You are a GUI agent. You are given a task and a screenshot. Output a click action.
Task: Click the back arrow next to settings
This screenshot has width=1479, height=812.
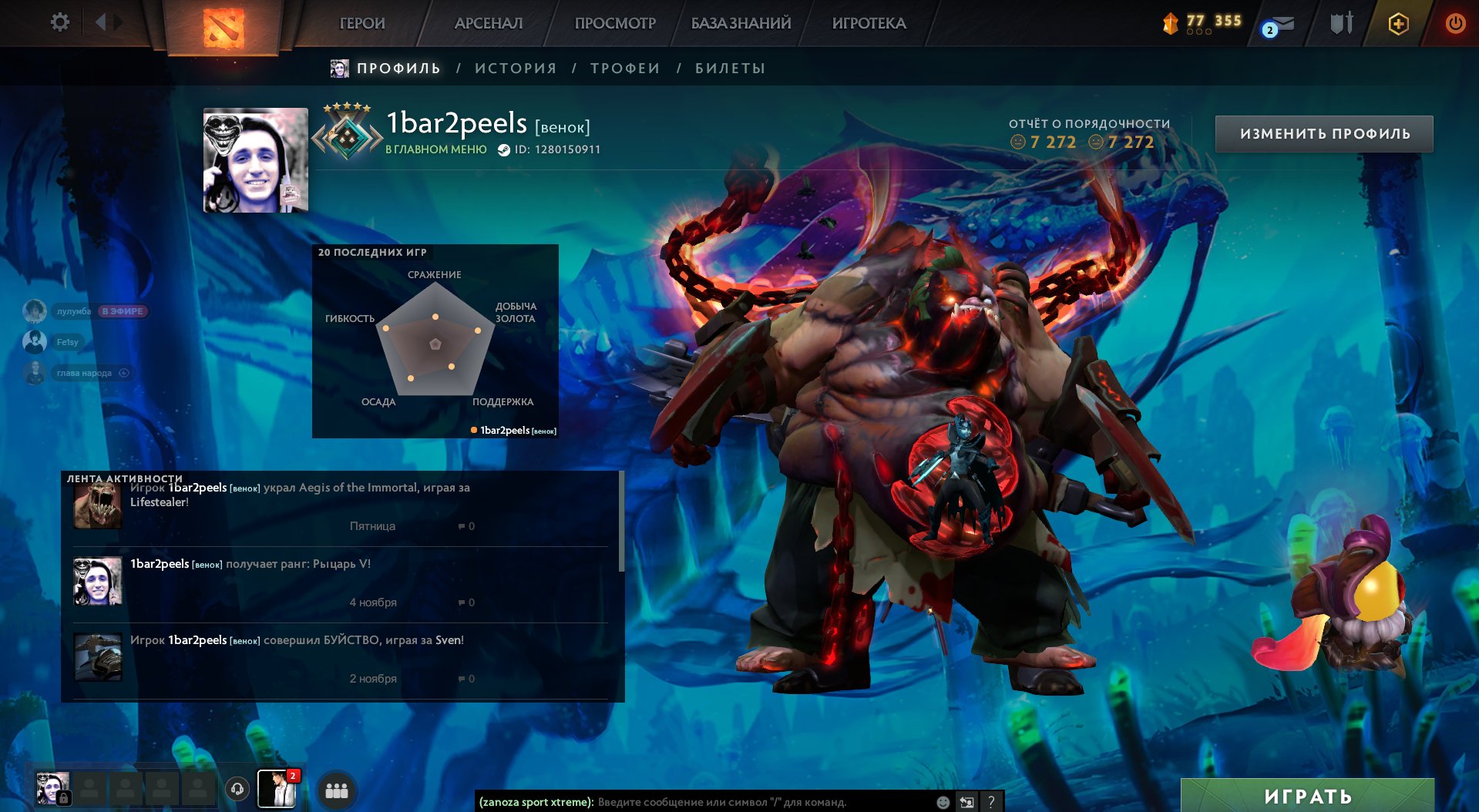pyautogui.click(x=101, y=22)
